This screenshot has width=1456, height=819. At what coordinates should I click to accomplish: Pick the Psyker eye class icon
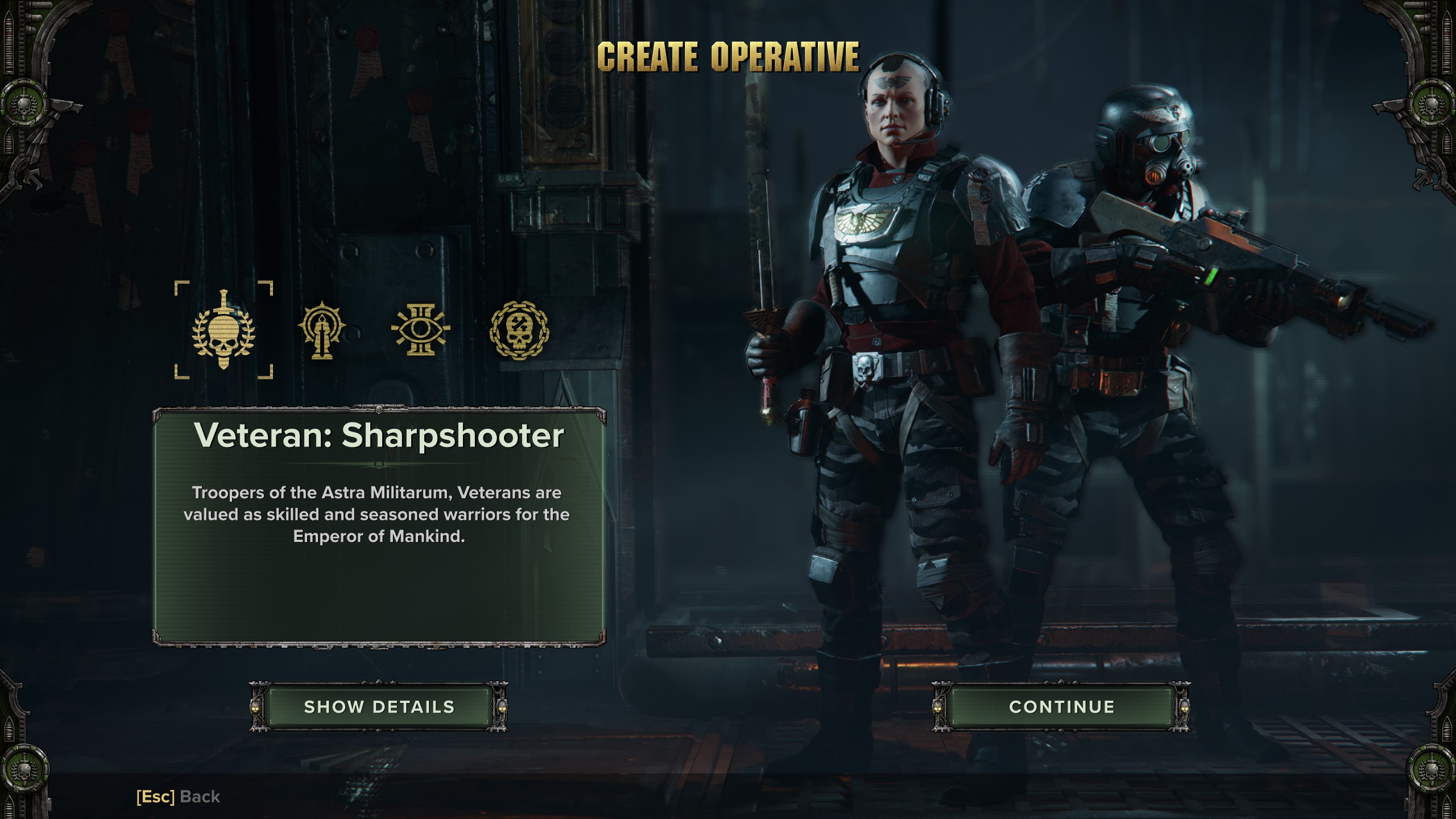(x=420, y=330)
